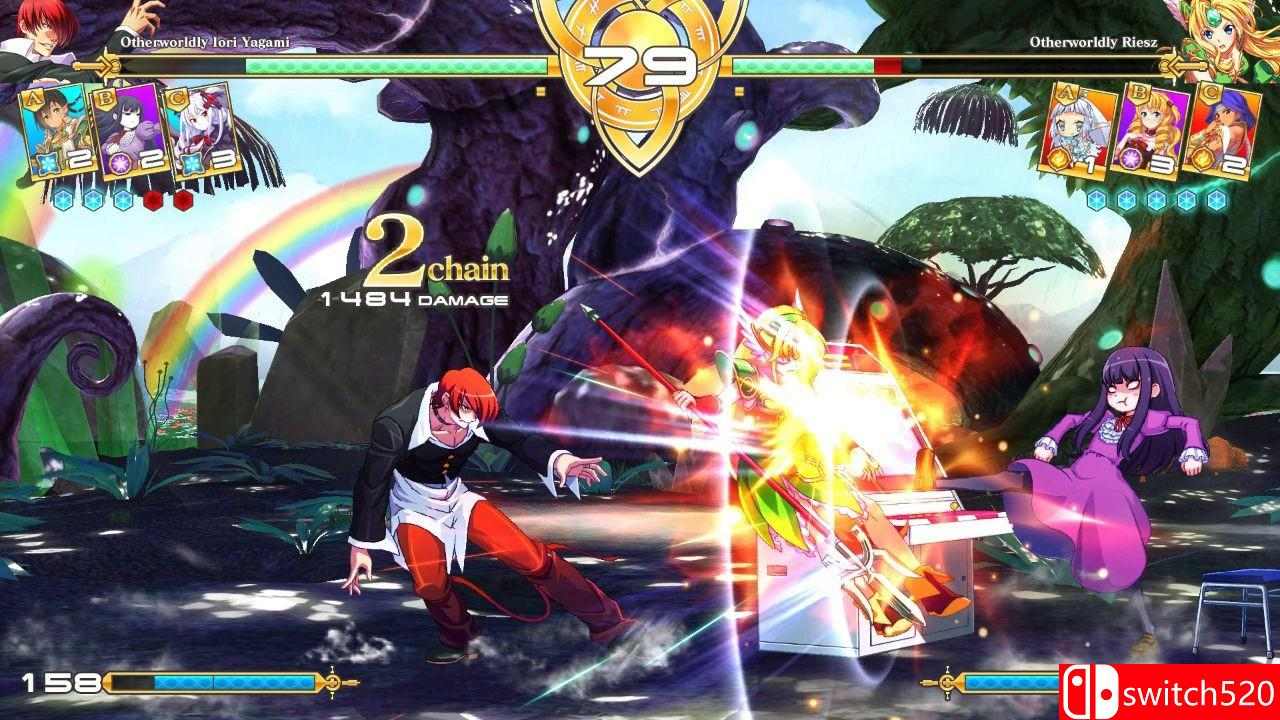Select Iori's support card A
The image size is (1280, 720).
click(x=57, y=131)
